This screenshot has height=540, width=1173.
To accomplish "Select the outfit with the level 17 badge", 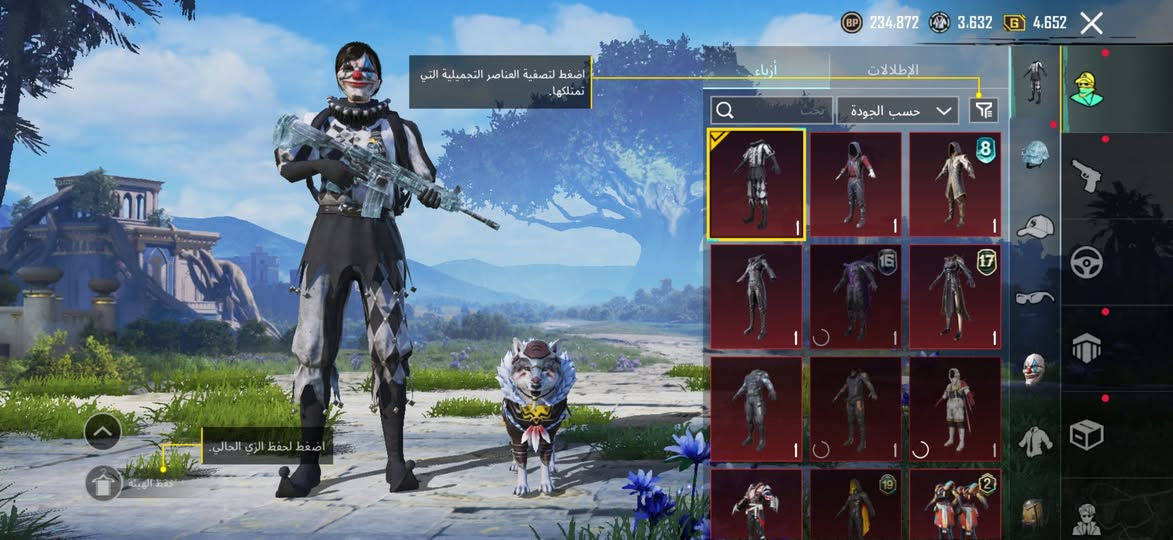I will pyautogui.click(x=955, y=296).
